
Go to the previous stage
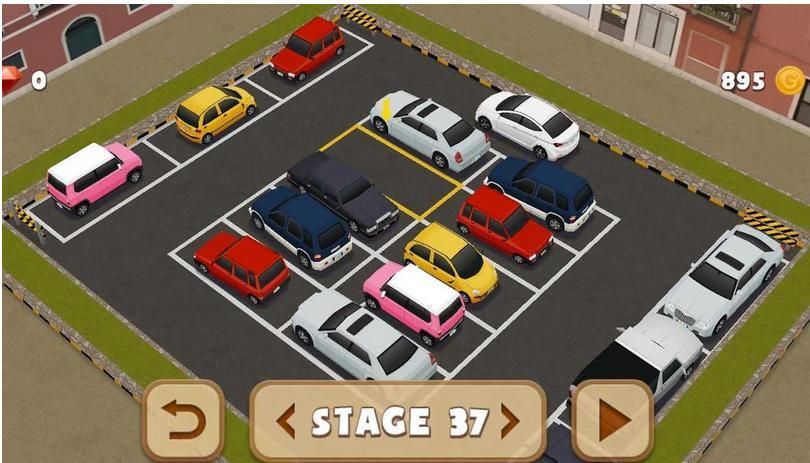[x=286, y=421]
